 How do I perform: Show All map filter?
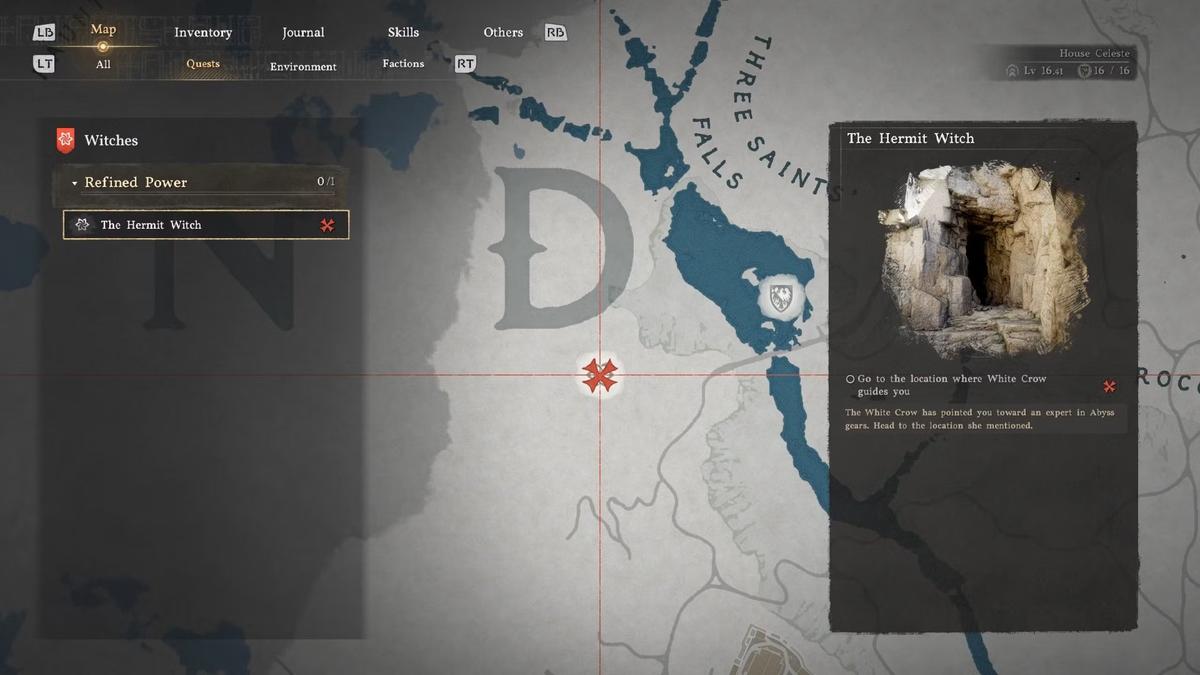103,64
